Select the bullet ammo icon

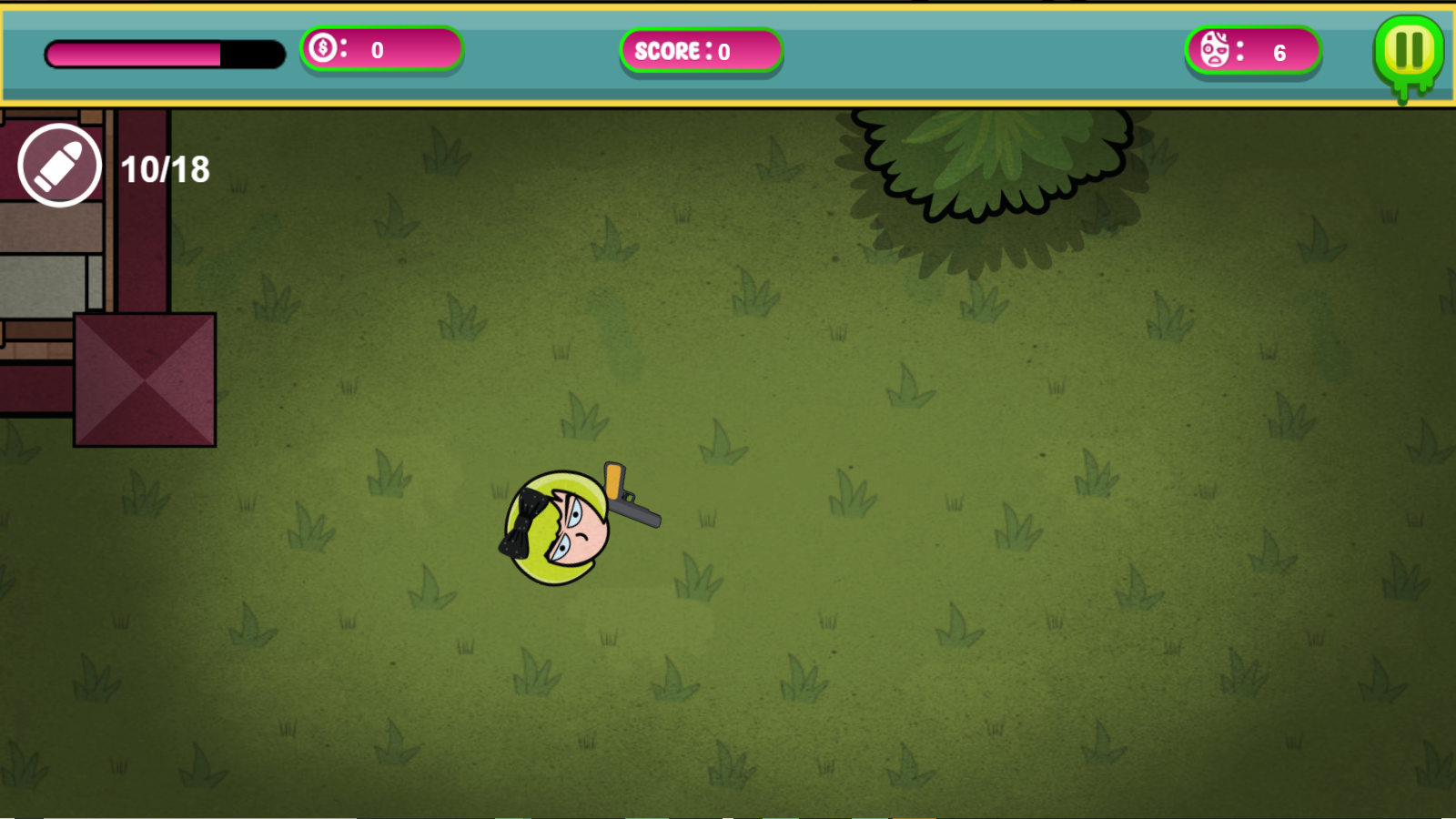60,167
